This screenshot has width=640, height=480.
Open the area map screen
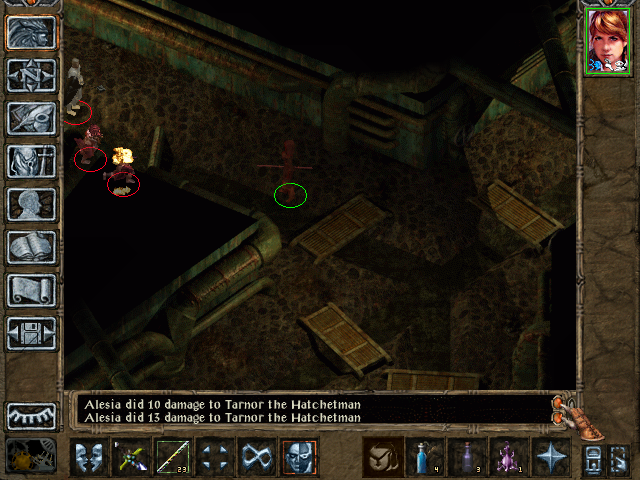coord(31,74)
